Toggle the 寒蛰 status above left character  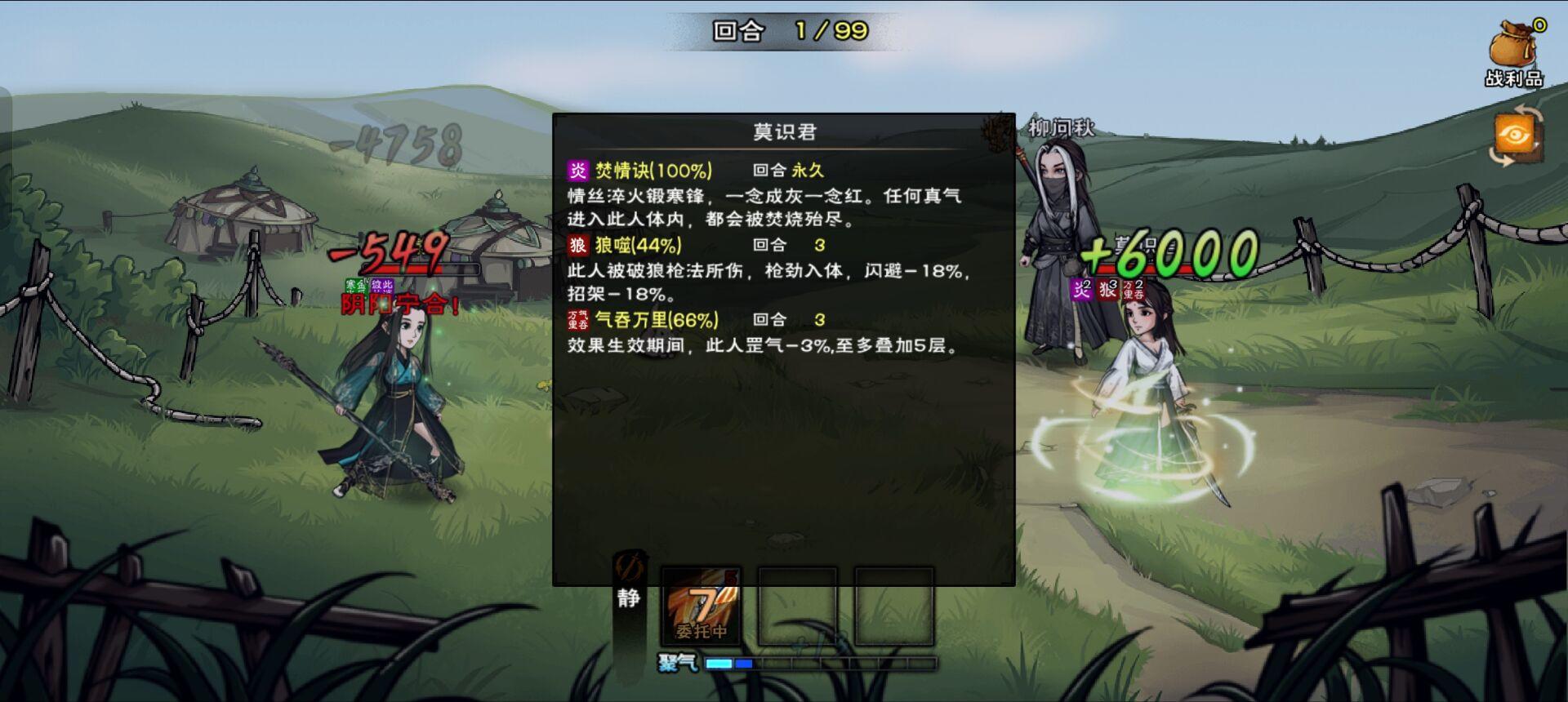tap(355, 286)
